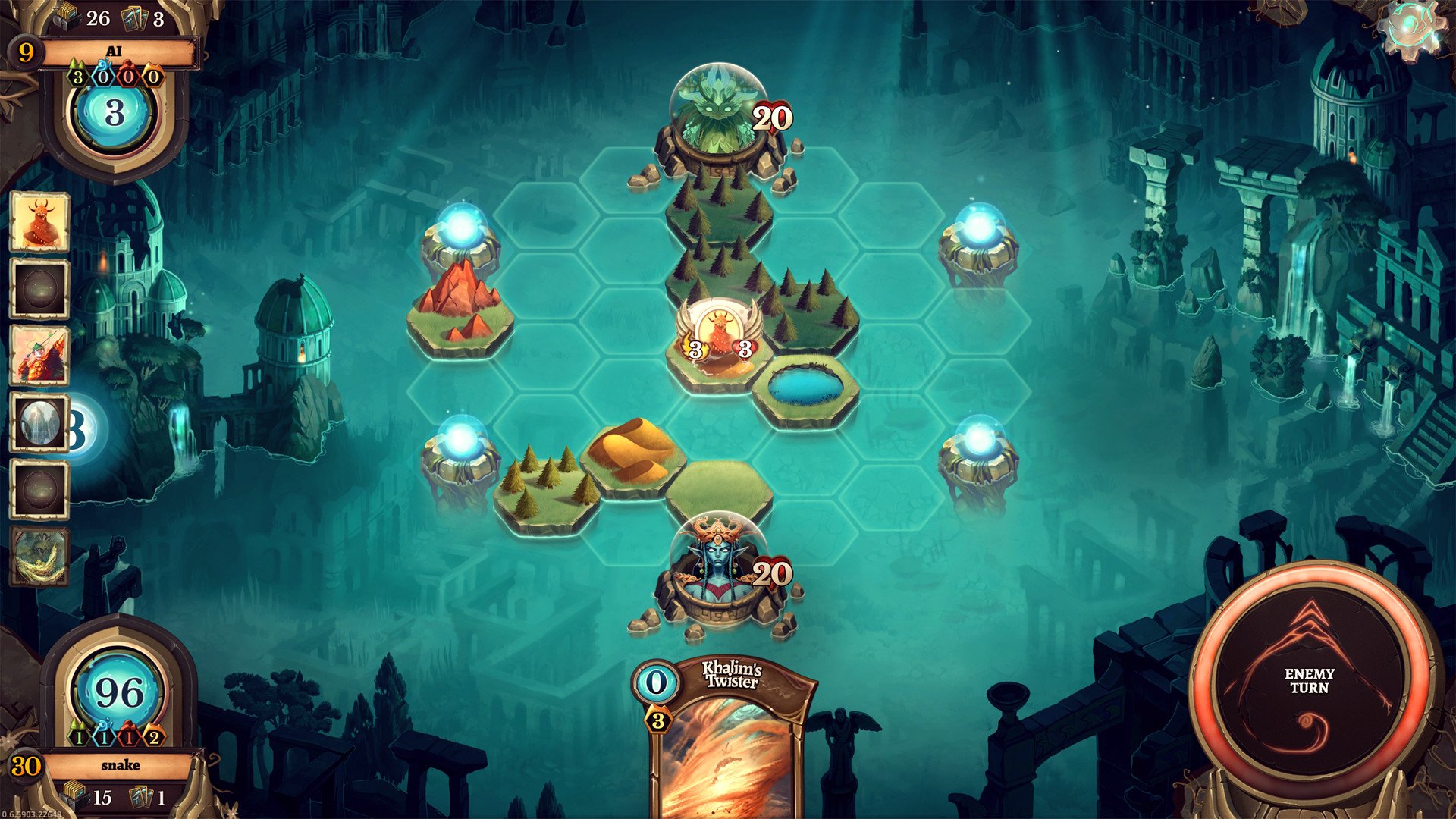Click the rune counter showing 9 next to AI
The height and width of the screenshot is (819, 1456).
[x=27, y=53]
